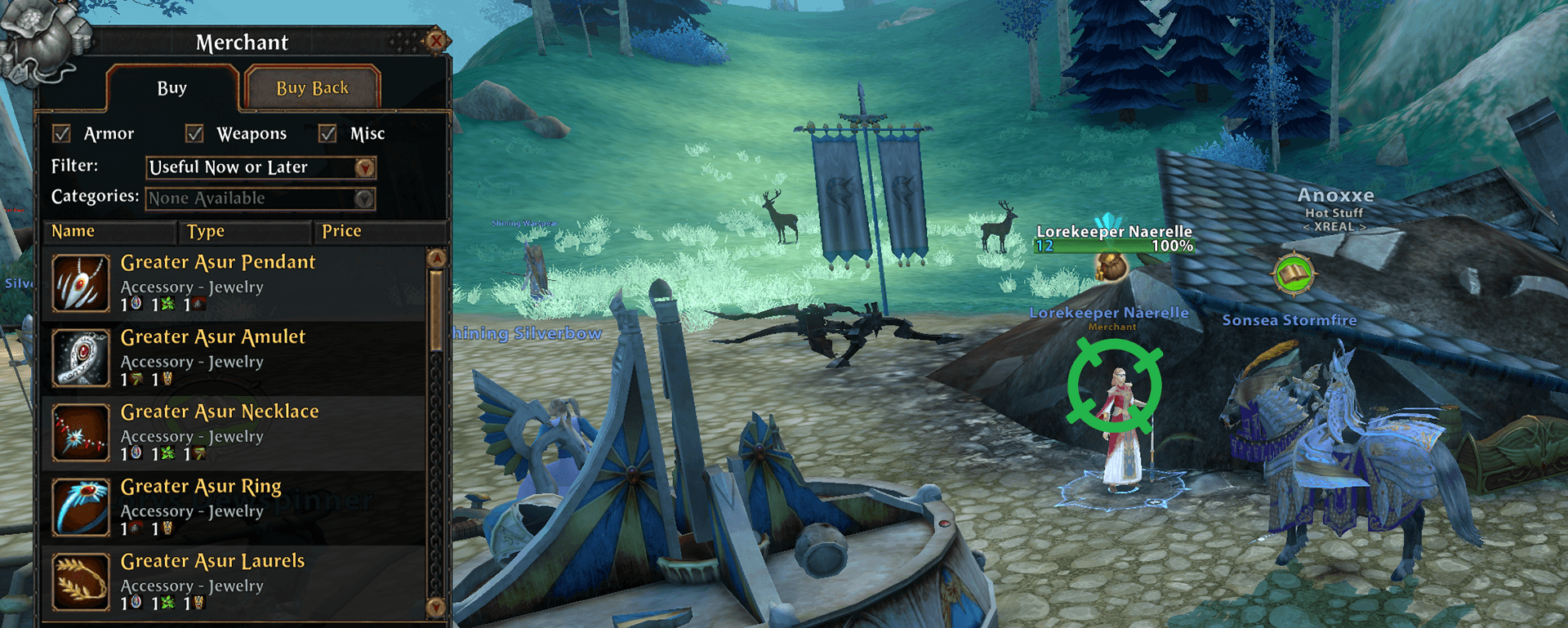
Task: Open the Useful Now or Later filter dropdown
Action: [x=364, y=167]
